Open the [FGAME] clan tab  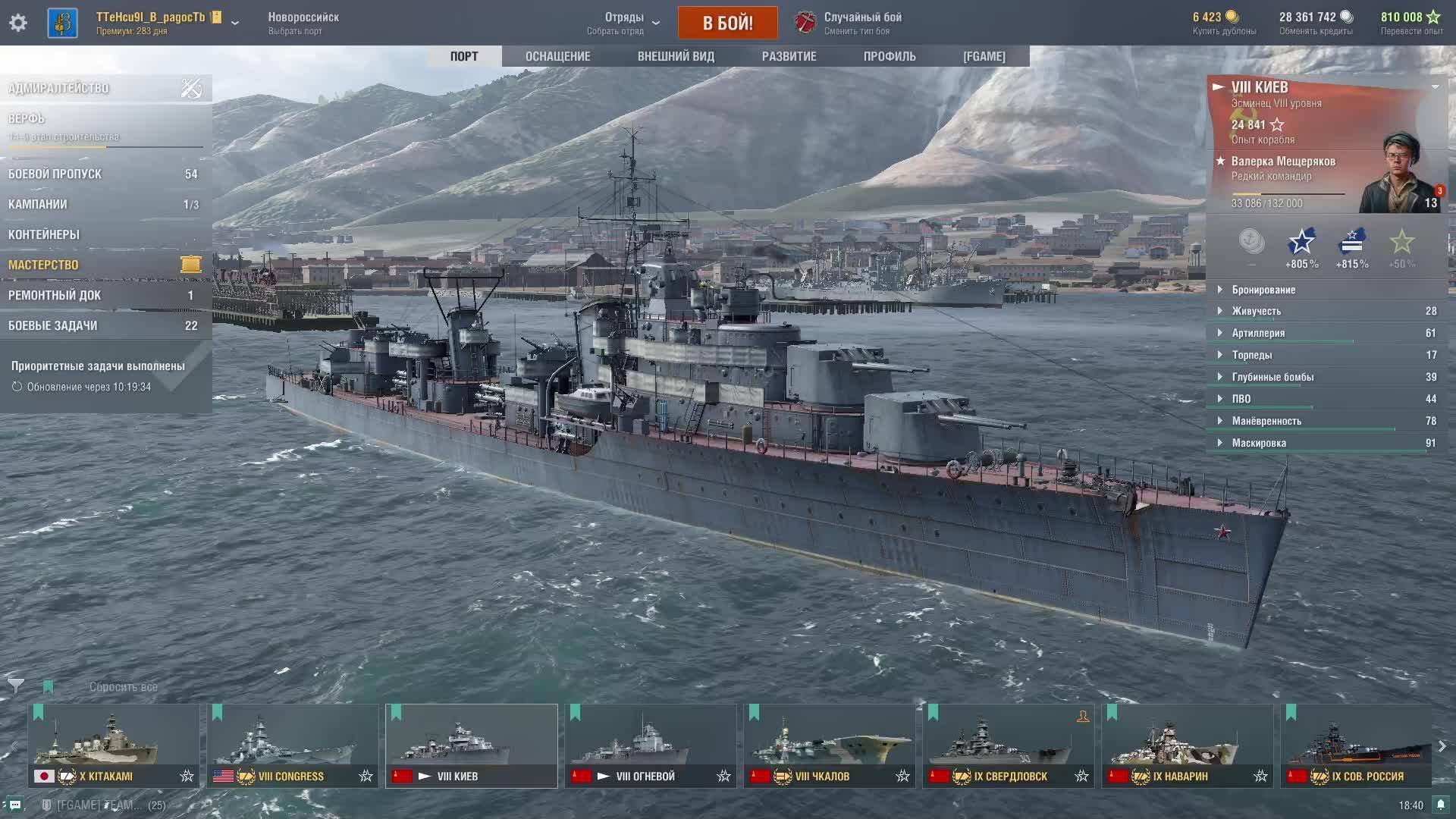tap(984, 56)
